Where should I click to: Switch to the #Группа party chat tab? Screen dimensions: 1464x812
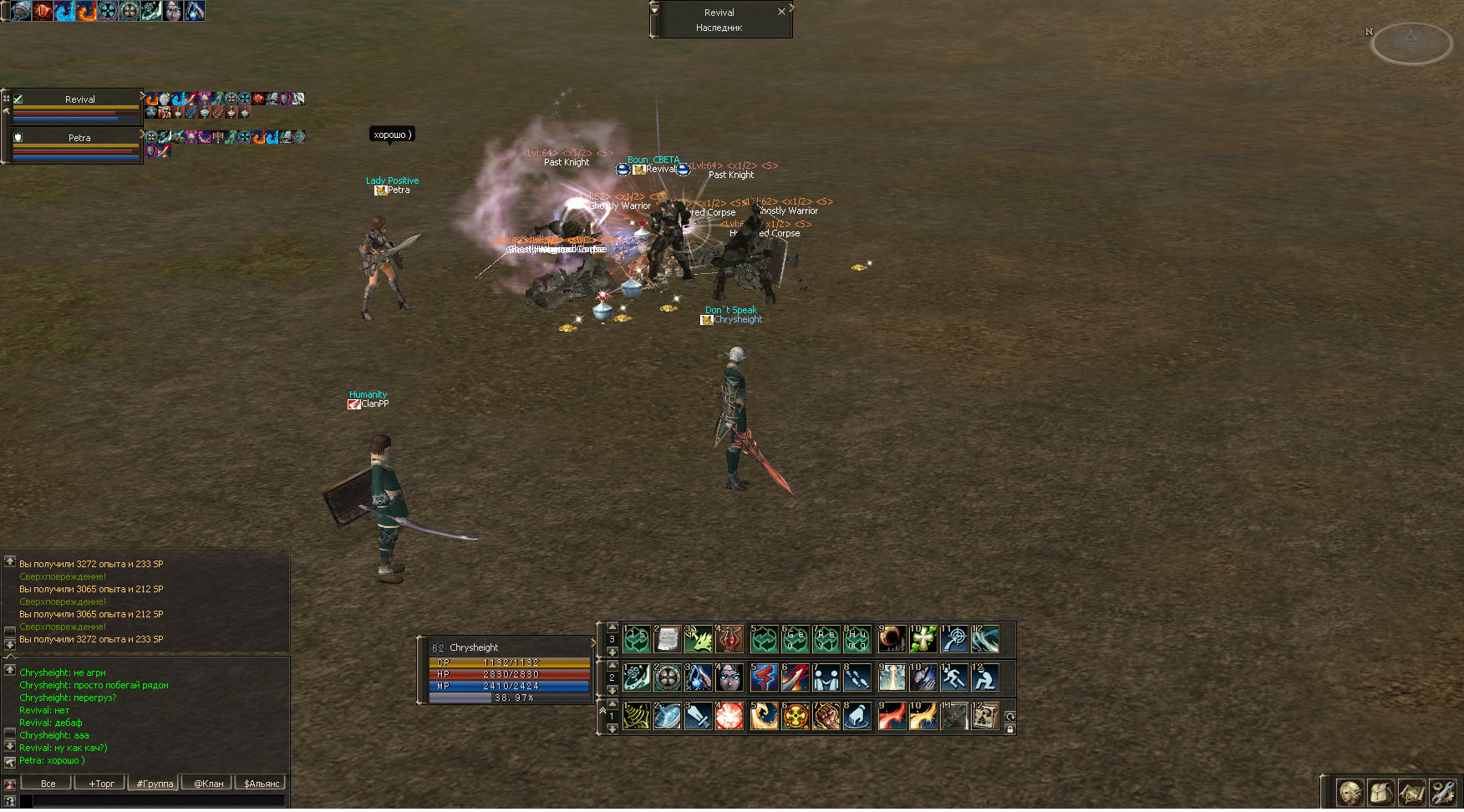pos(155,784)
